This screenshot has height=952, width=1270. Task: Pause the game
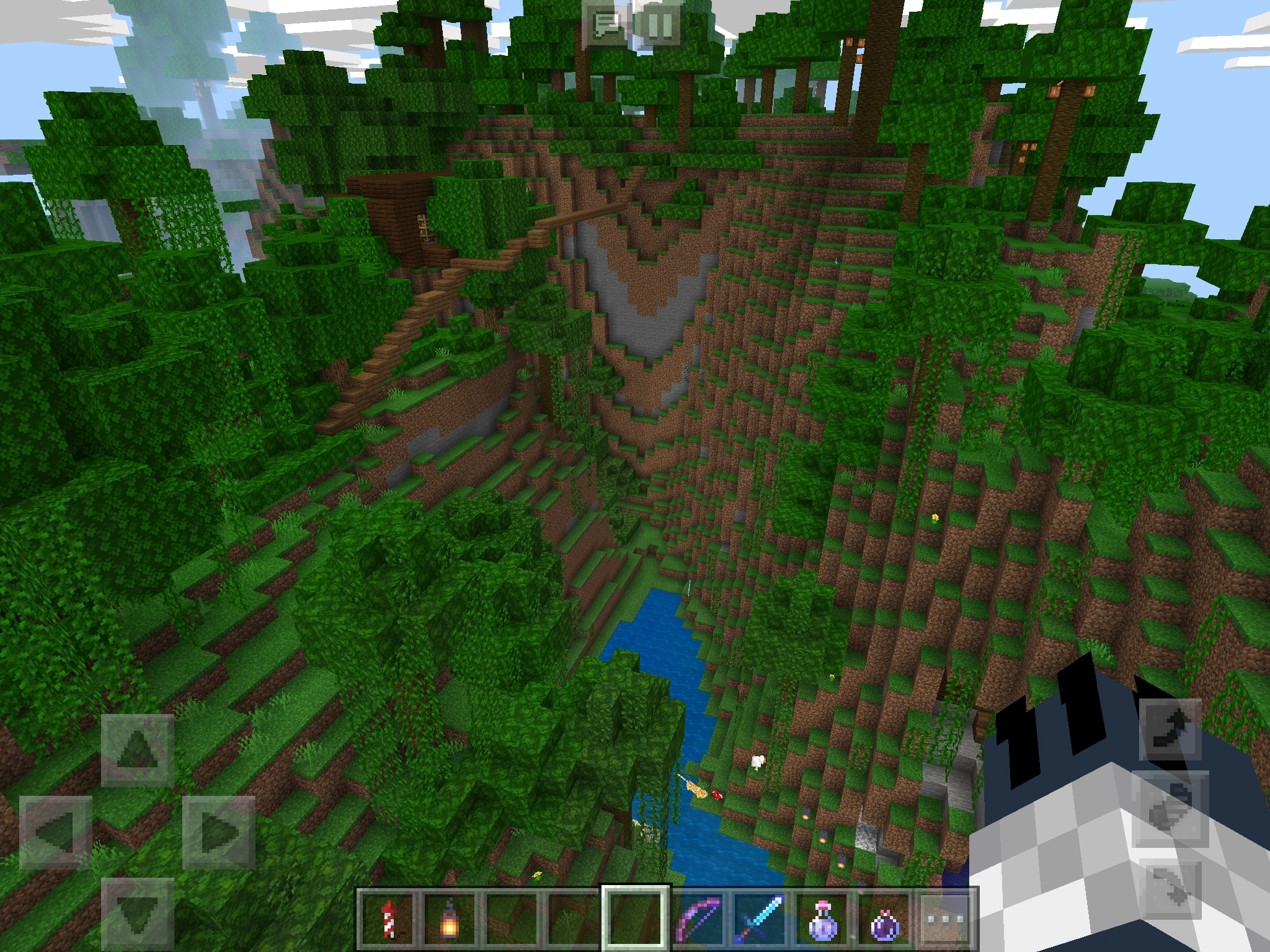660,25
